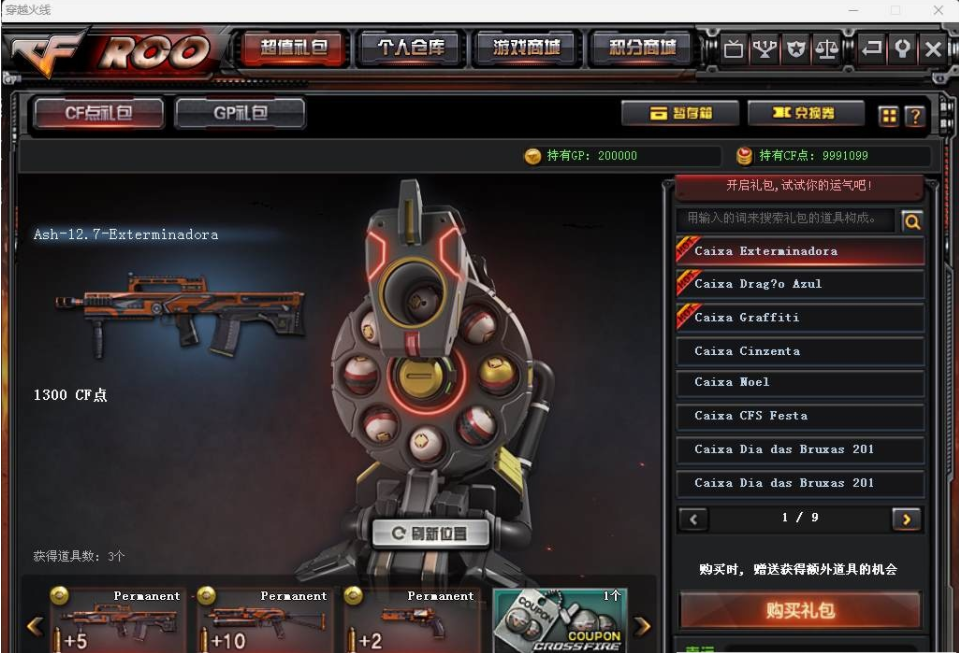Pick the Caixa Noel box

click(x=800, y=382)
